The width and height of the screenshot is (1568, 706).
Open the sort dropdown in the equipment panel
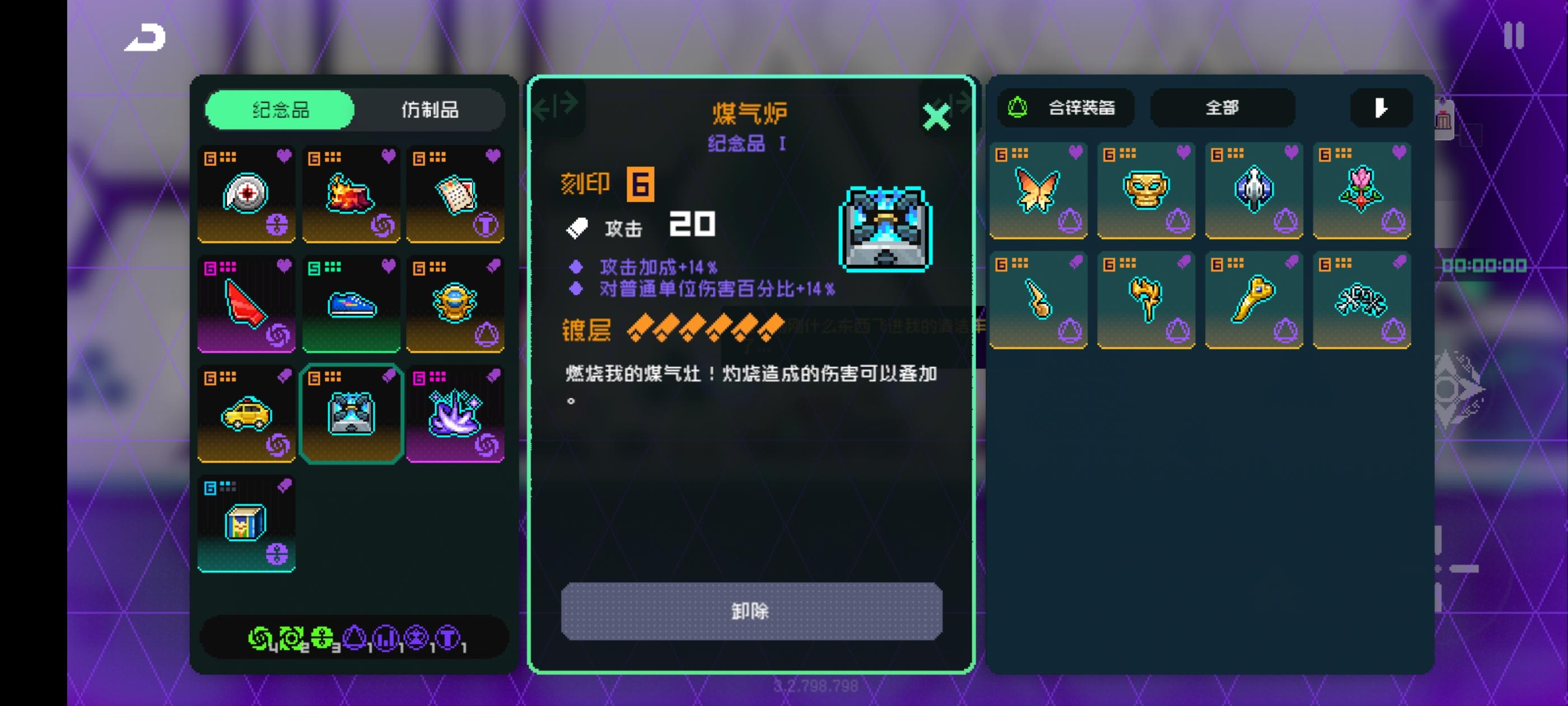[x=1381, y=108]
